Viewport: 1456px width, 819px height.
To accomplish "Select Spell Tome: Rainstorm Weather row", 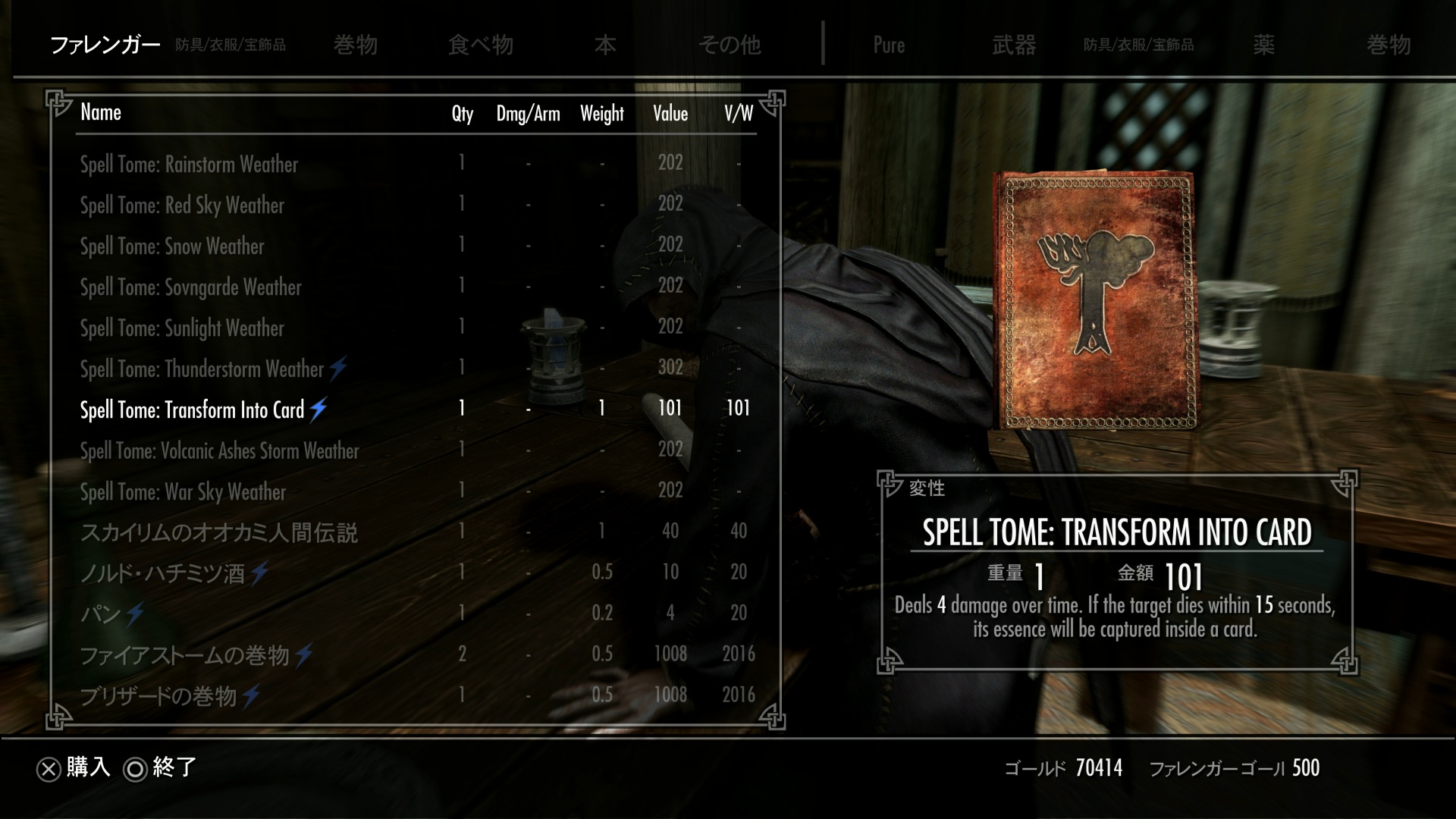I will pyautogui.click(x=189, y=165).
